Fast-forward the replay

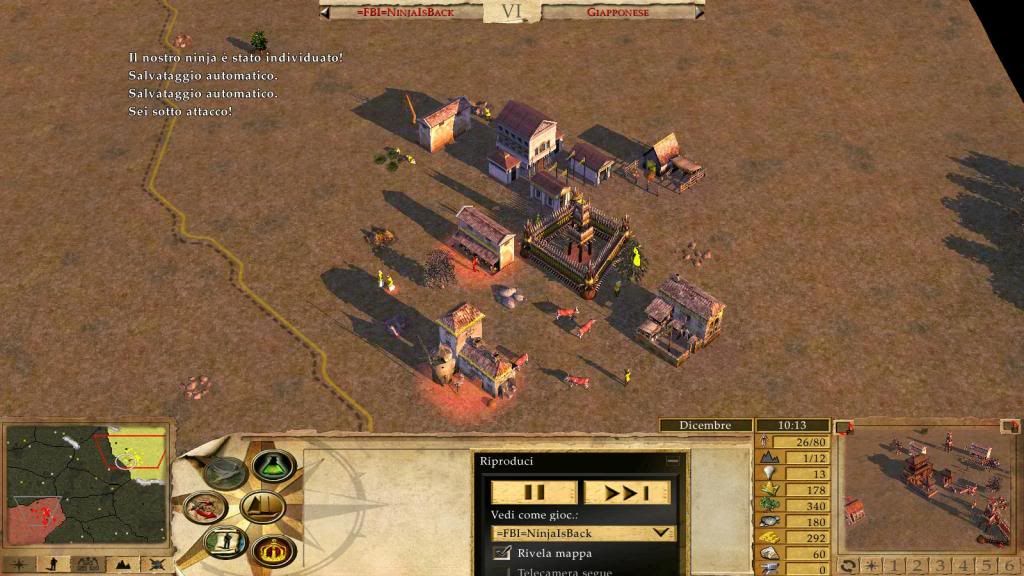tap(627, 493)
